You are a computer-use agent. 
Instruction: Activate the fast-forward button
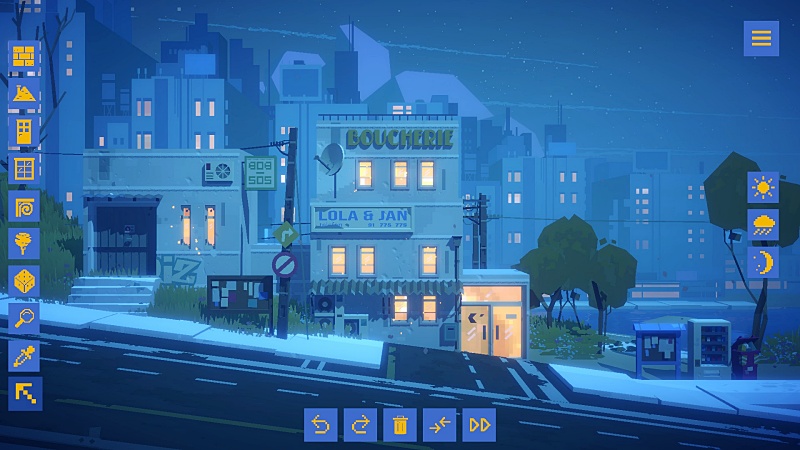pyautogui.click(x=480, y=425)
